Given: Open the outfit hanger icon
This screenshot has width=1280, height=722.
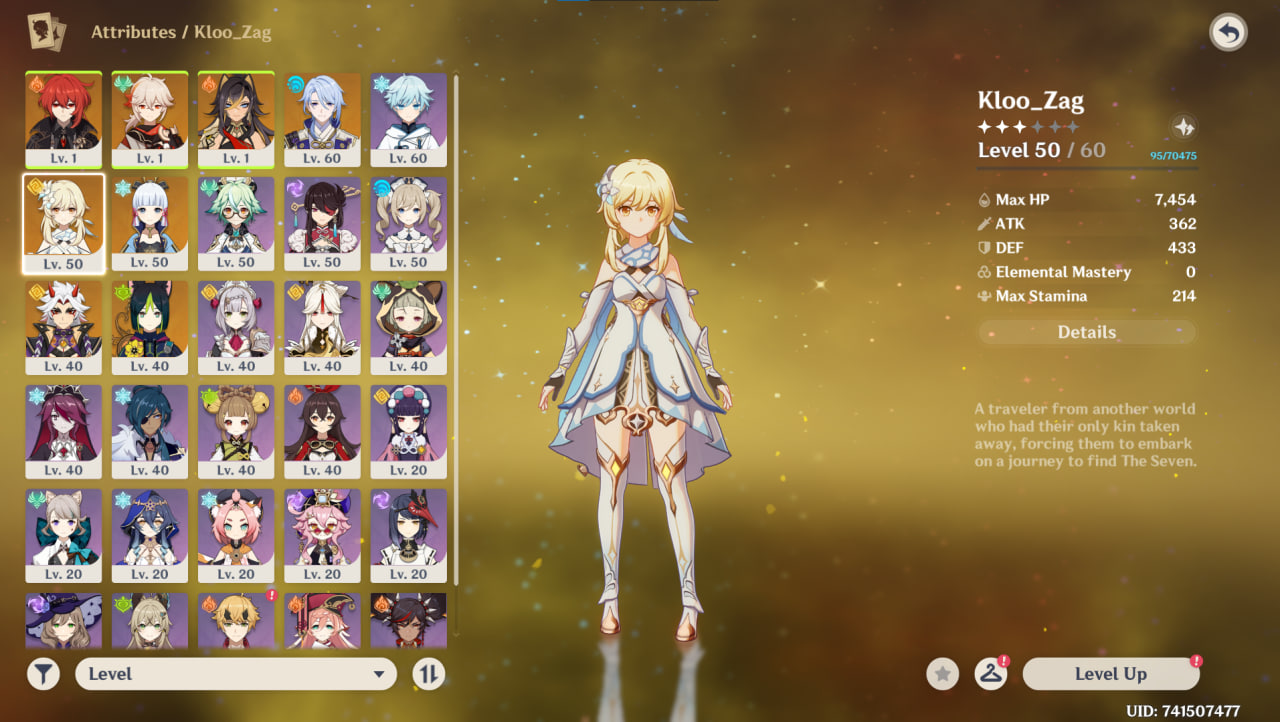Looking at the screenshot, I should click(x=990, y=674).
